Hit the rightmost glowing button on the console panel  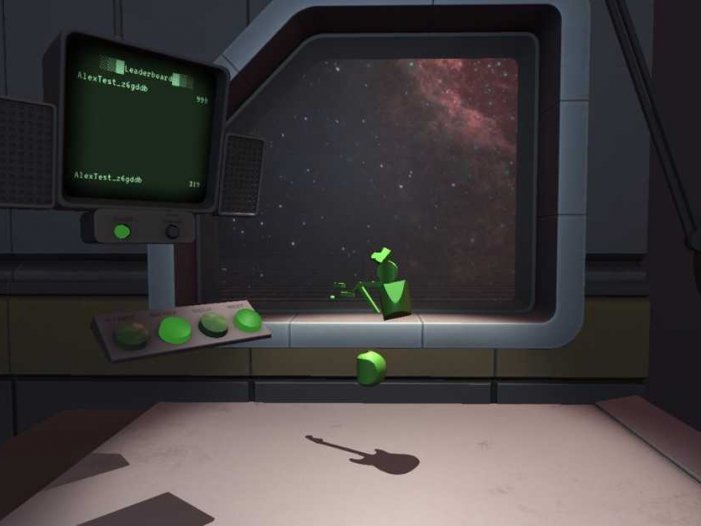[247, 320]
